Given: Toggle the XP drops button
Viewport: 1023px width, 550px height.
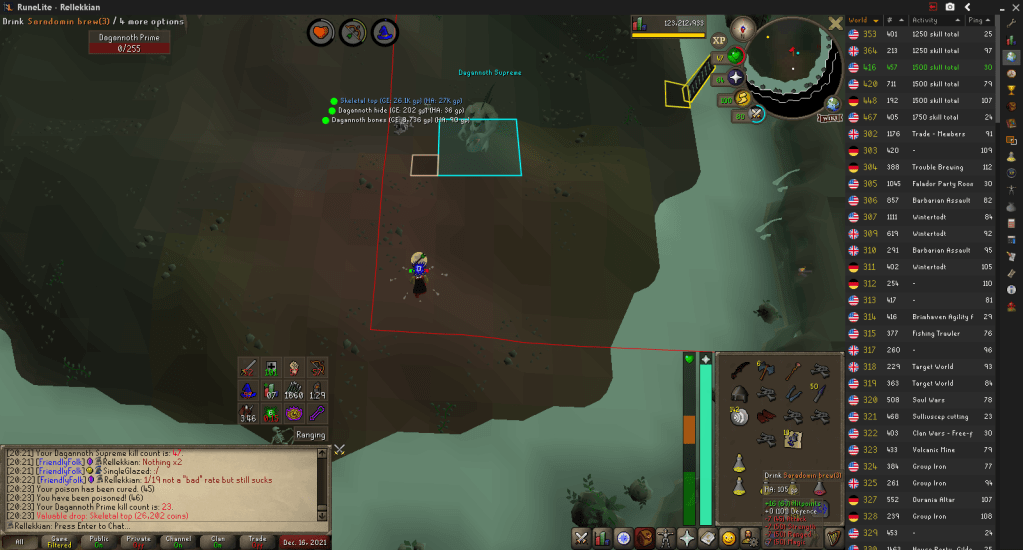Looking at the screenshot, I should click(719, 41).
